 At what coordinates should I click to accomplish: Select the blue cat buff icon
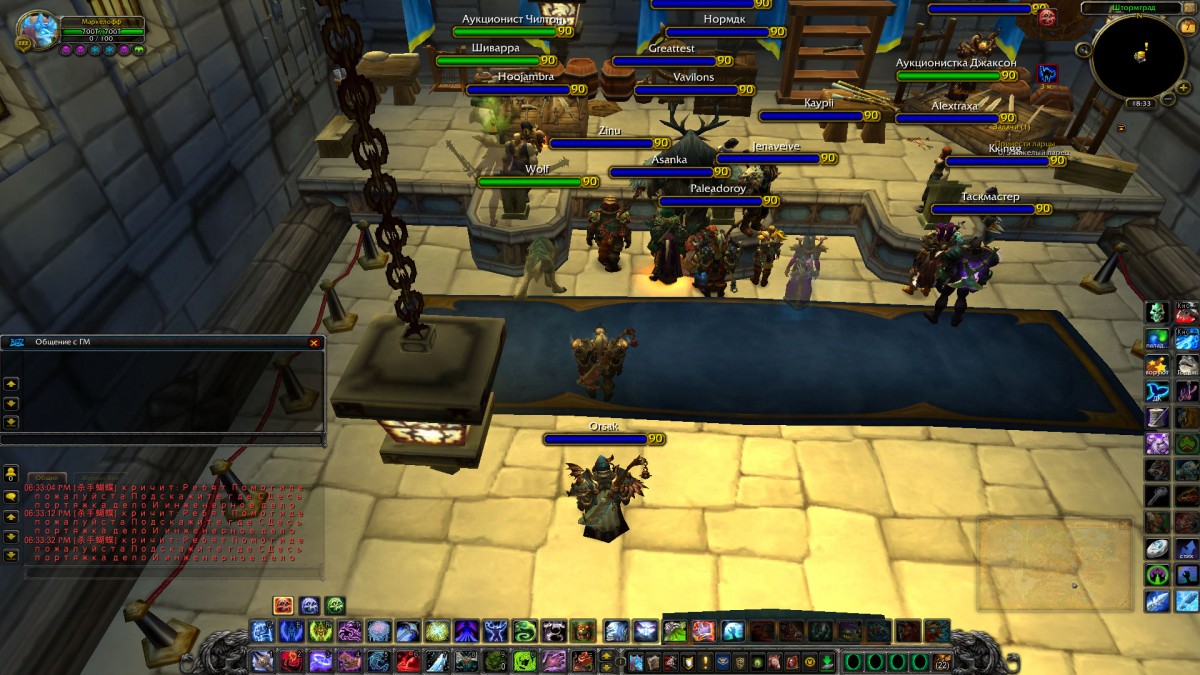tap(1047, 73)
